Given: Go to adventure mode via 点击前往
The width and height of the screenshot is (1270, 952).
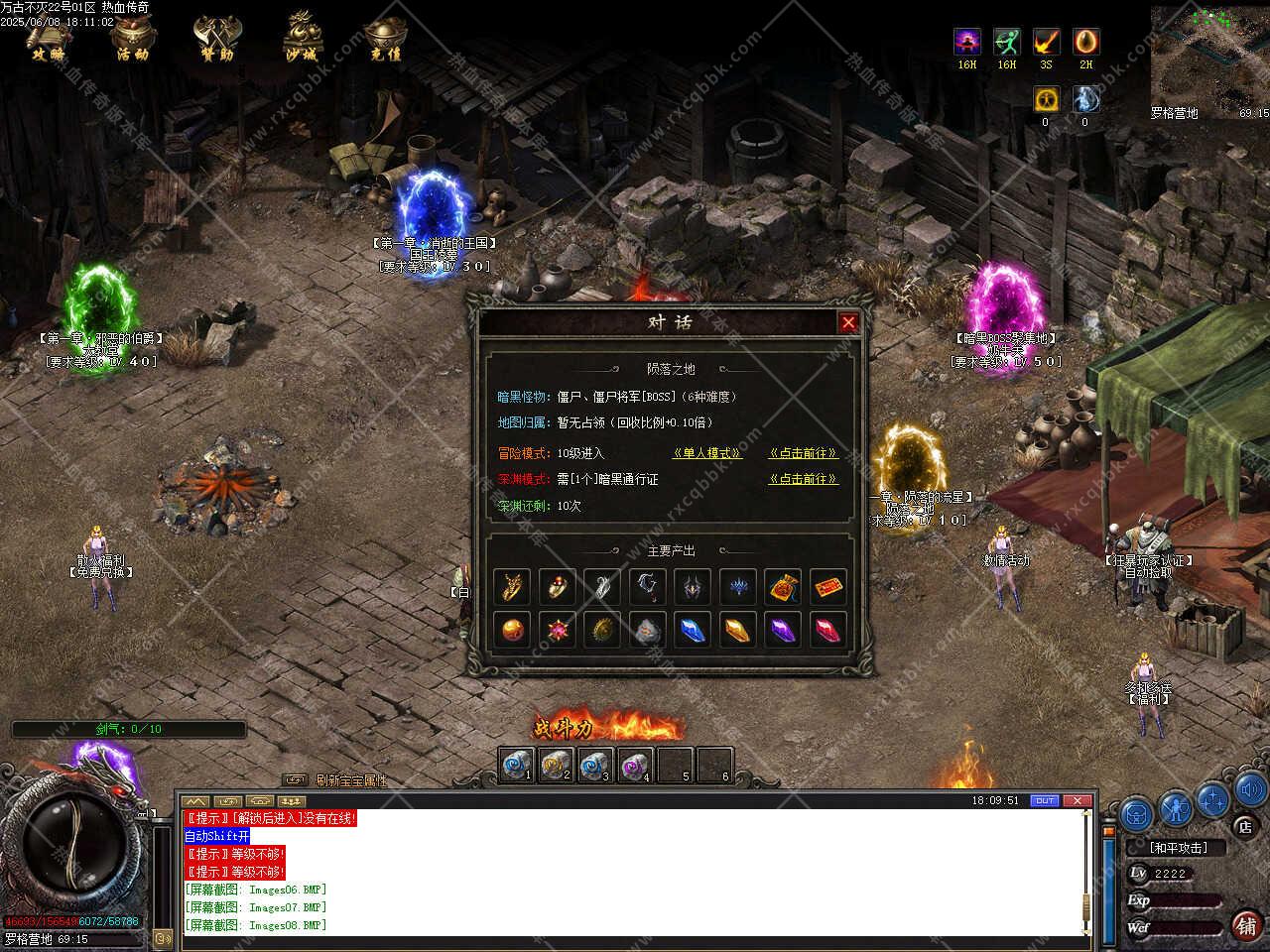Looking at the screenshot, I should (803, 453).
